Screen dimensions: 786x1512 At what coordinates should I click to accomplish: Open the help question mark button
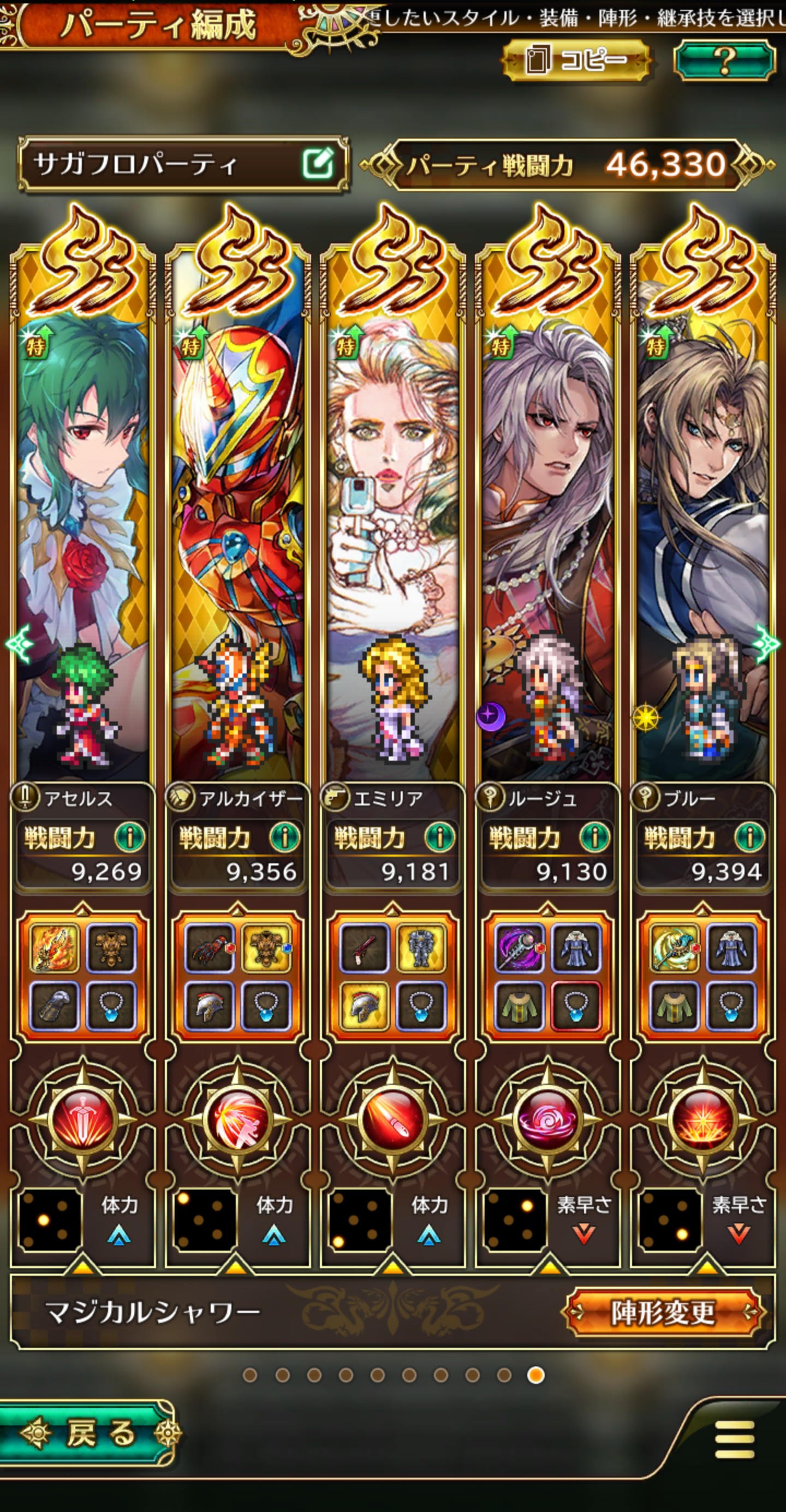(x=724, y=59)
